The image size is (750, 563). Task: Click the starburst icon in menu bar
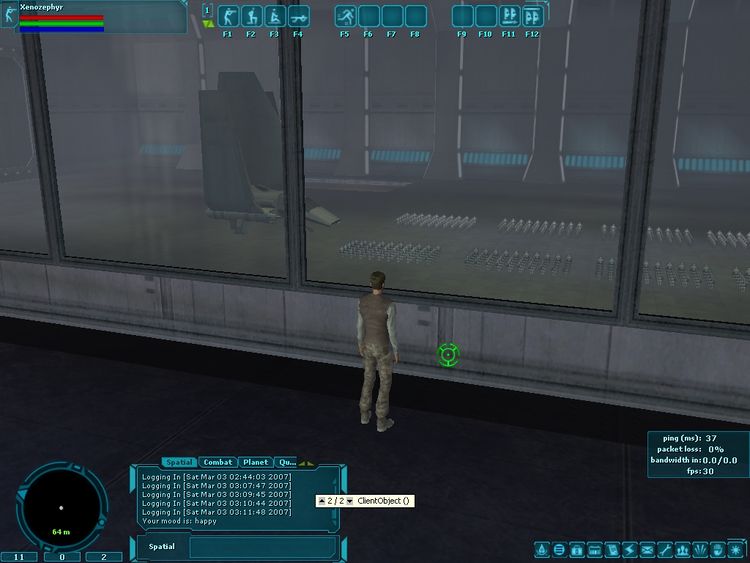pos(735,549)
